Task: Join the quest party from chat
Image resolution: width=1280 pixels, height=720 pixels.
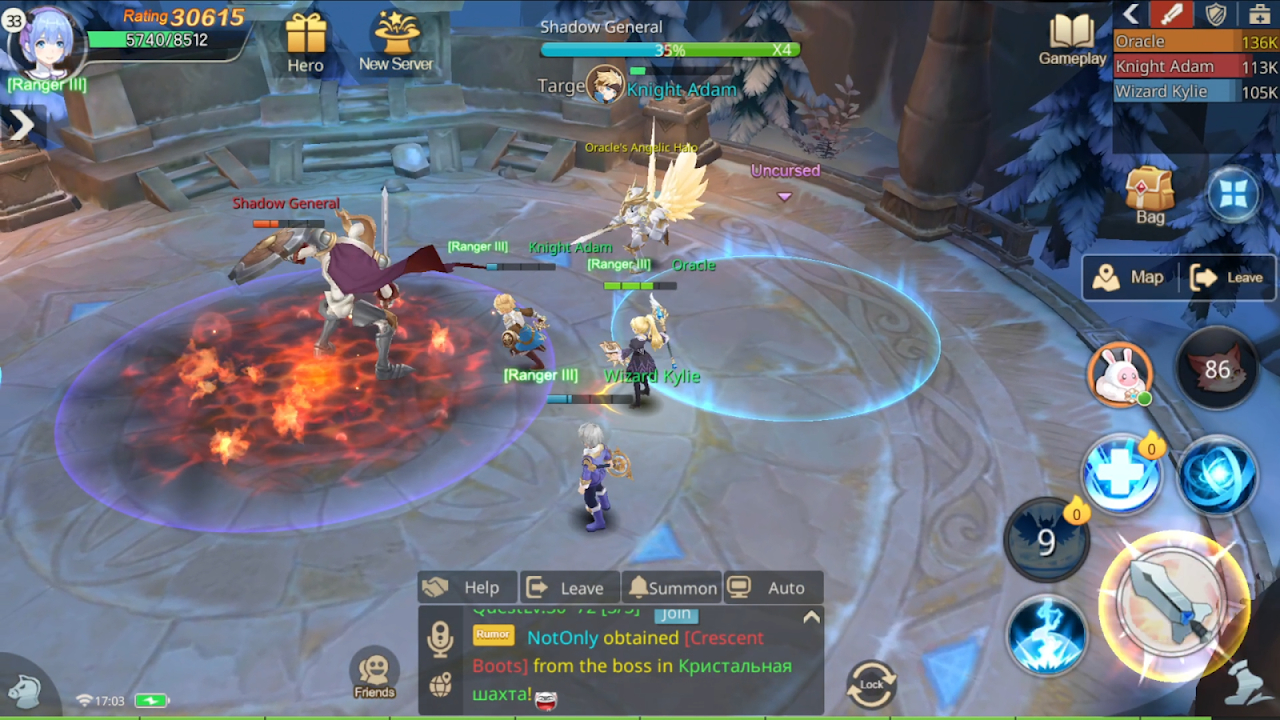Action: click(x=676, y=614)
